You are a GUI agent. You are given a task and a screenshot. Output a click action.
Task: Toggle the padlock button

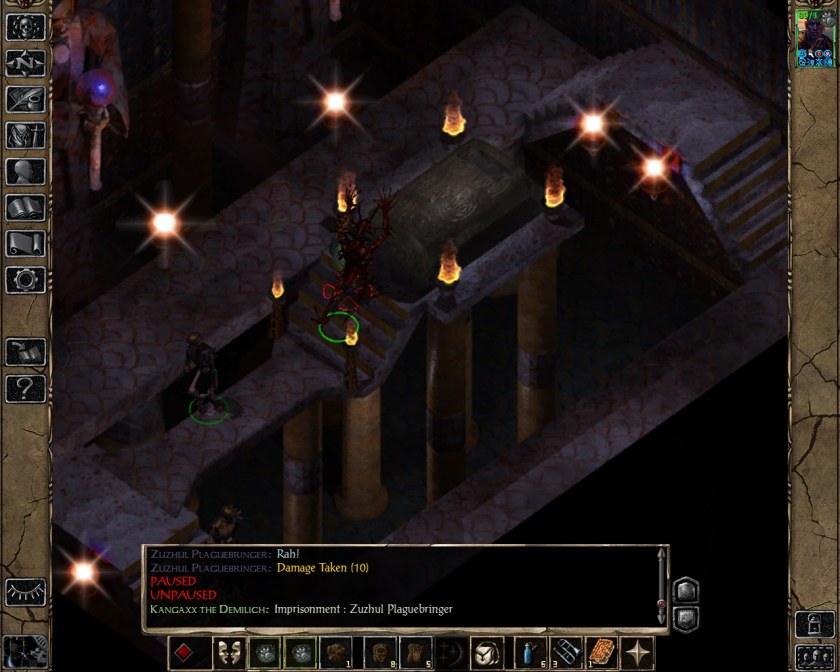click(812, 623)
